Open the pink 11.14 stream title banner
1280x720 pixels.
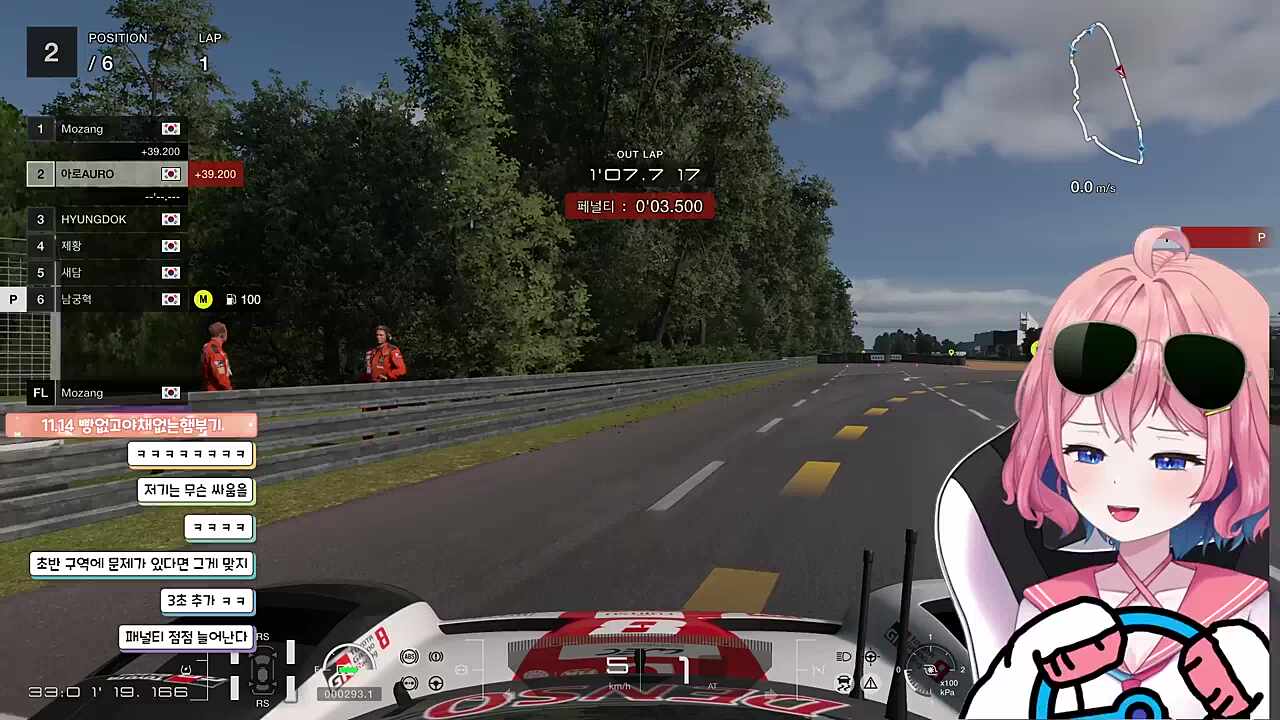pos(131,425)
